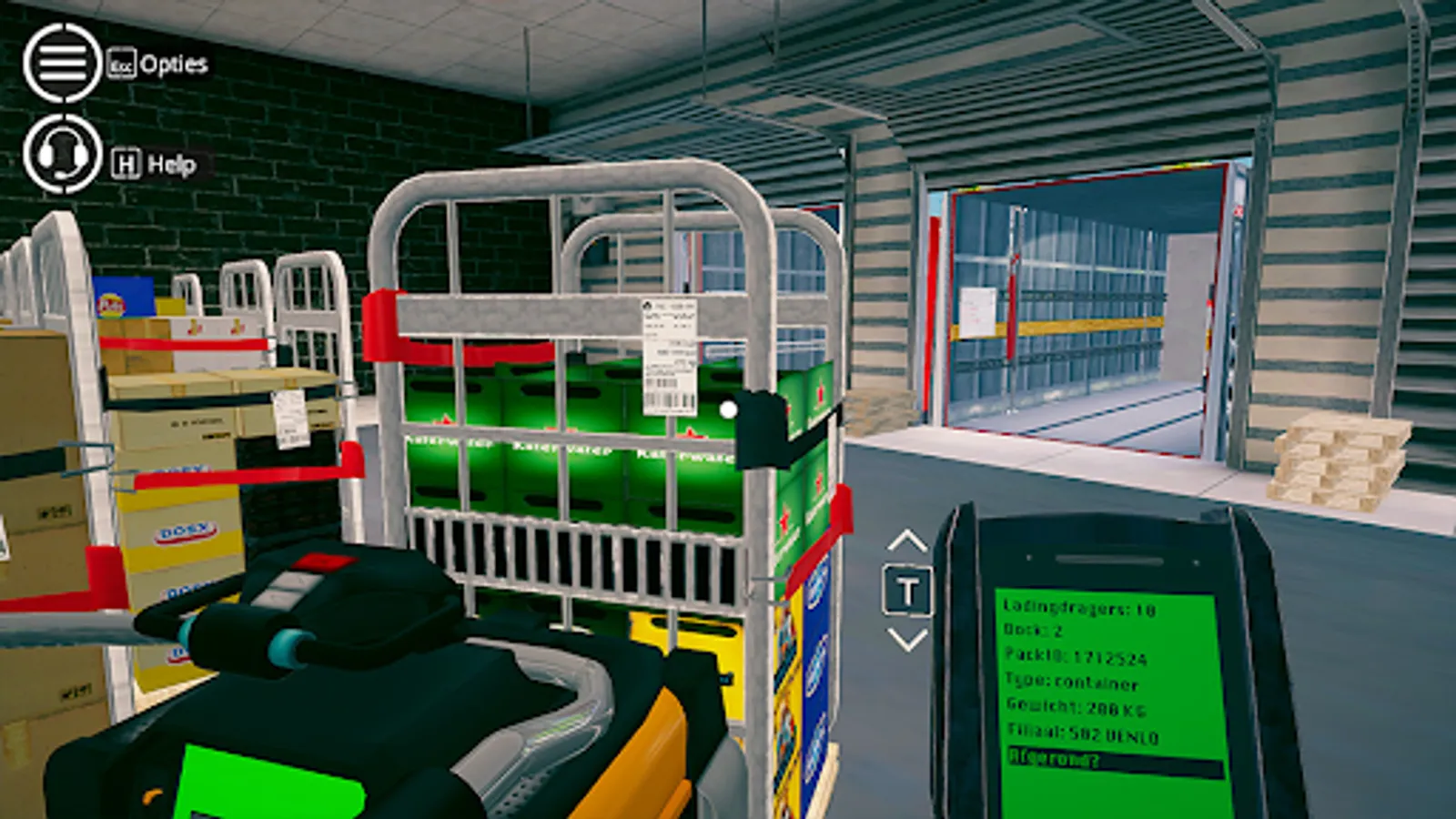Click the white crosshair dot on the cage
The height and width of the screenshot is (819, 1456).
point(726,409)
